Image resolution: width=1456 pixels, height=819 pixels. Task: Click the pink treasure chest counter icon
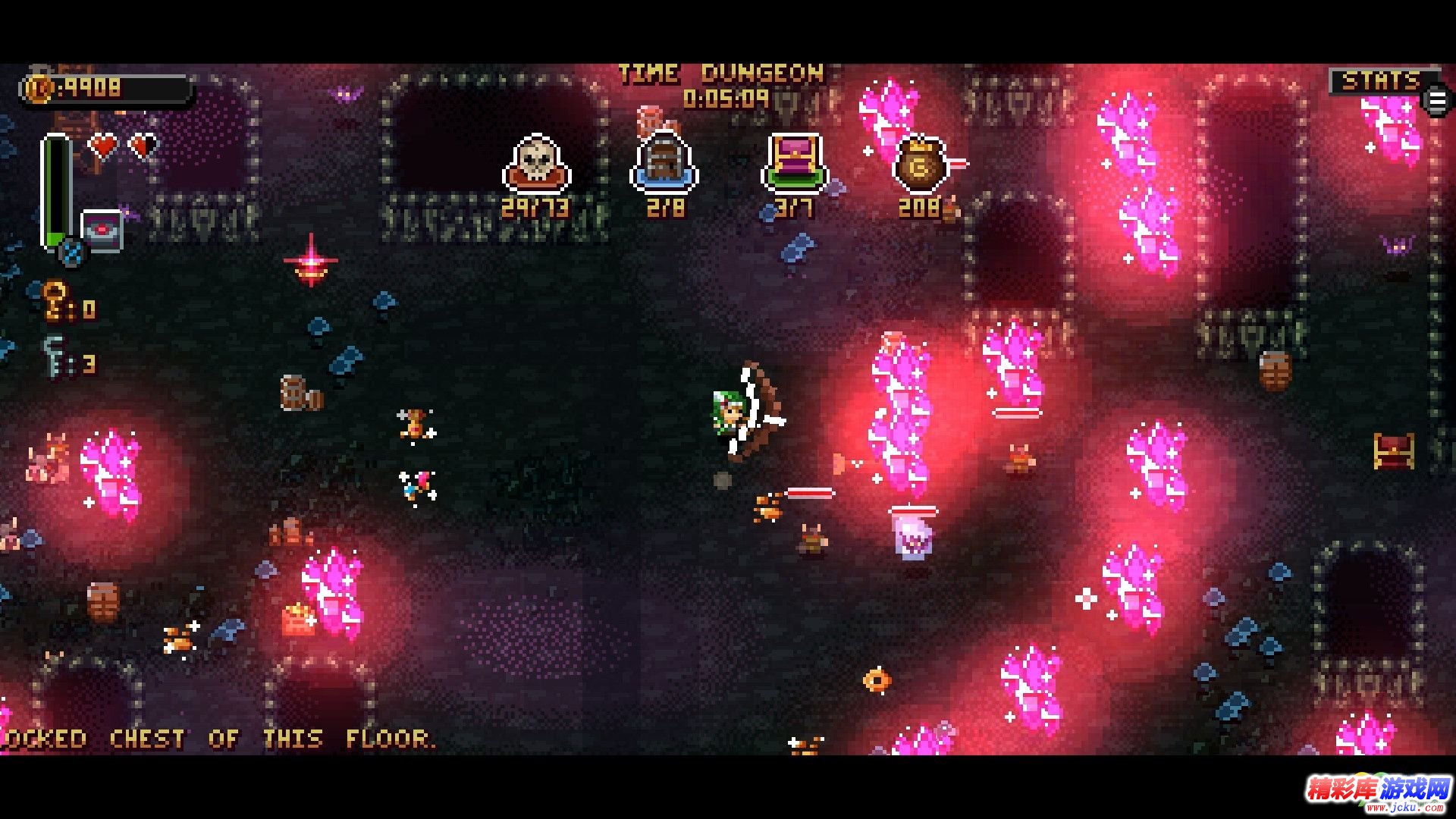[794, 163]
